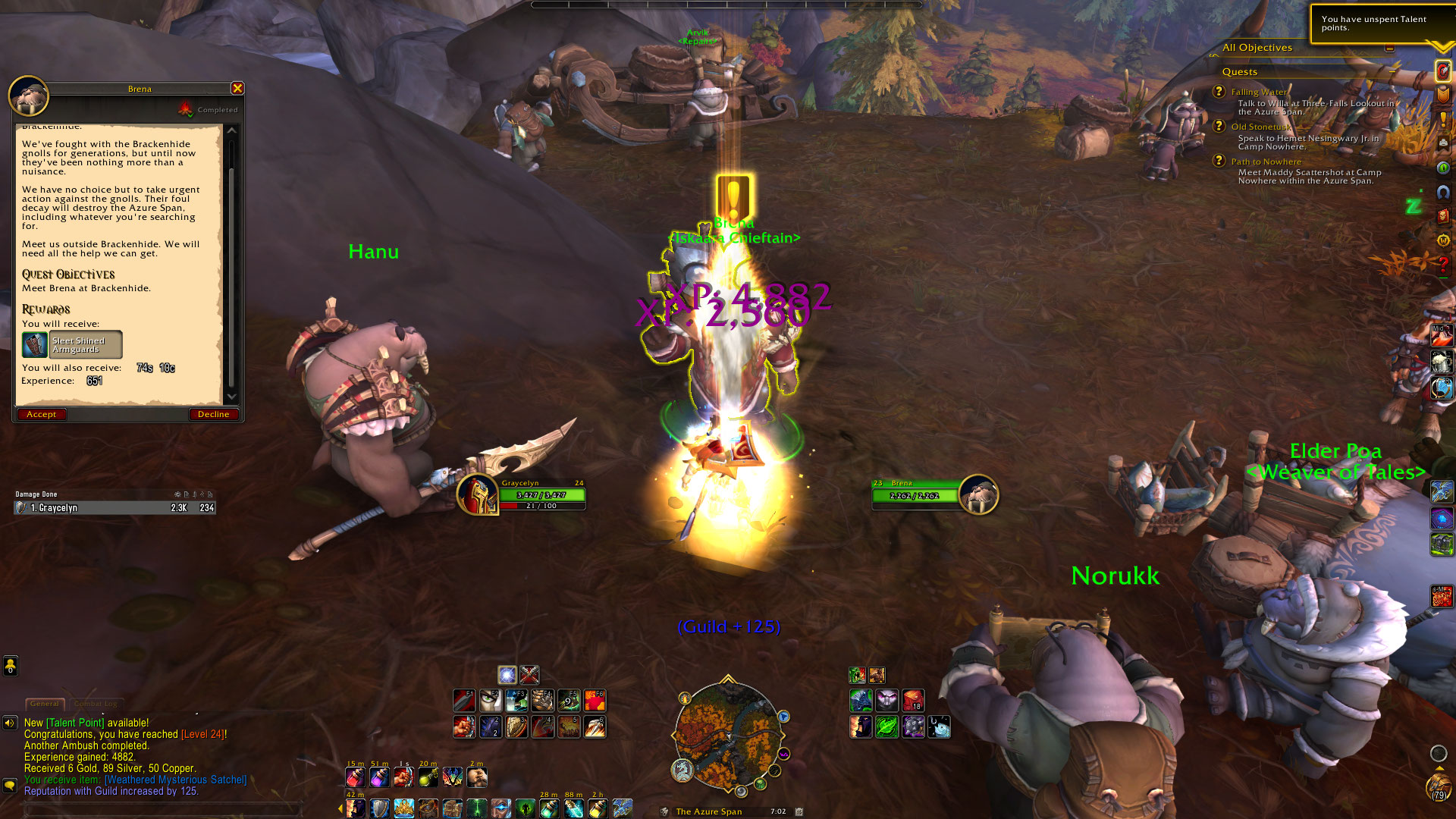
Task: Collapse the All Objectives tracker
Action: pos(1389,48)
